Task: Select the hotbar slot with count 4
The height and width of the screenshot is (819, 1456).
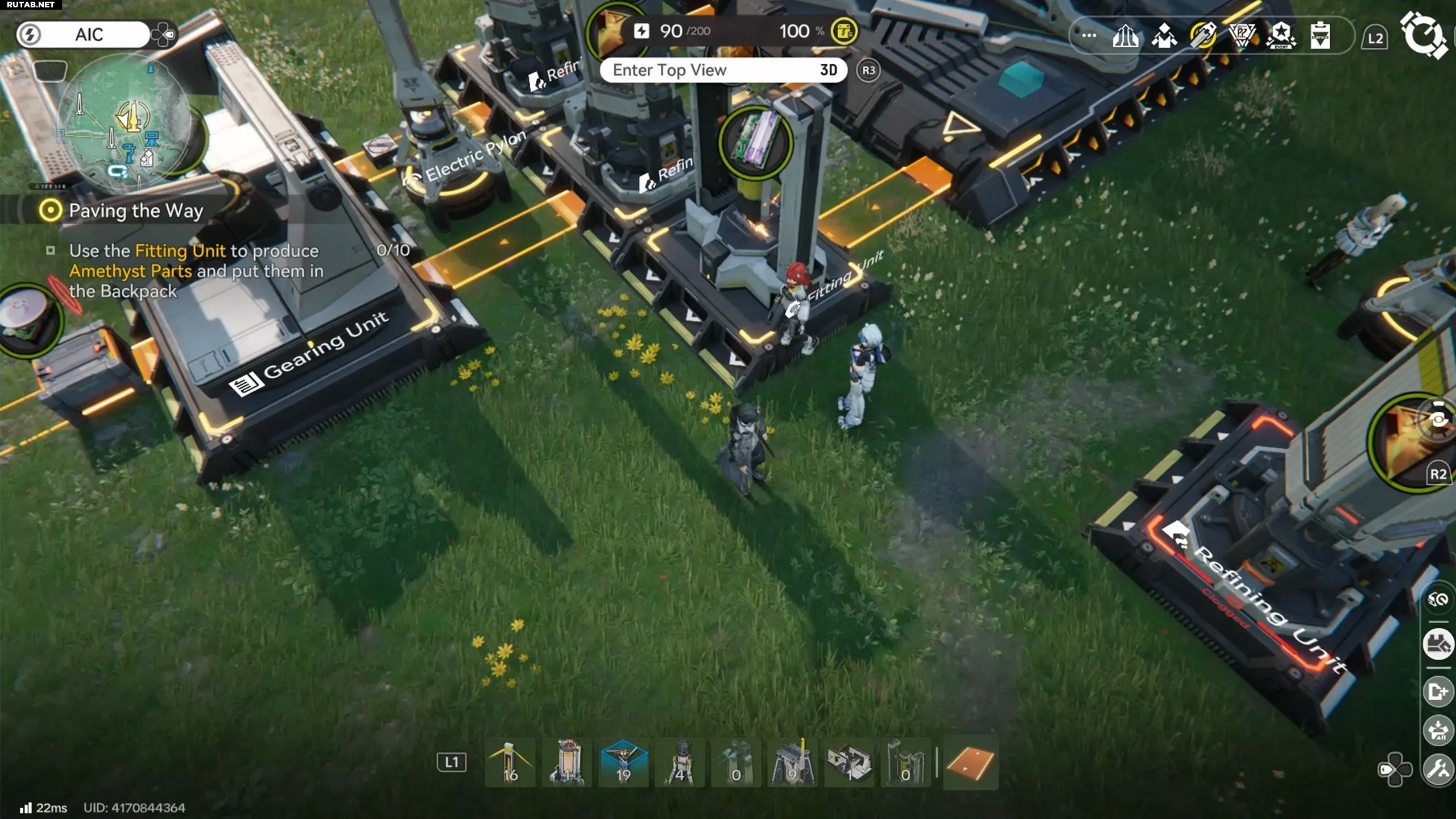Action: [680, 763]
